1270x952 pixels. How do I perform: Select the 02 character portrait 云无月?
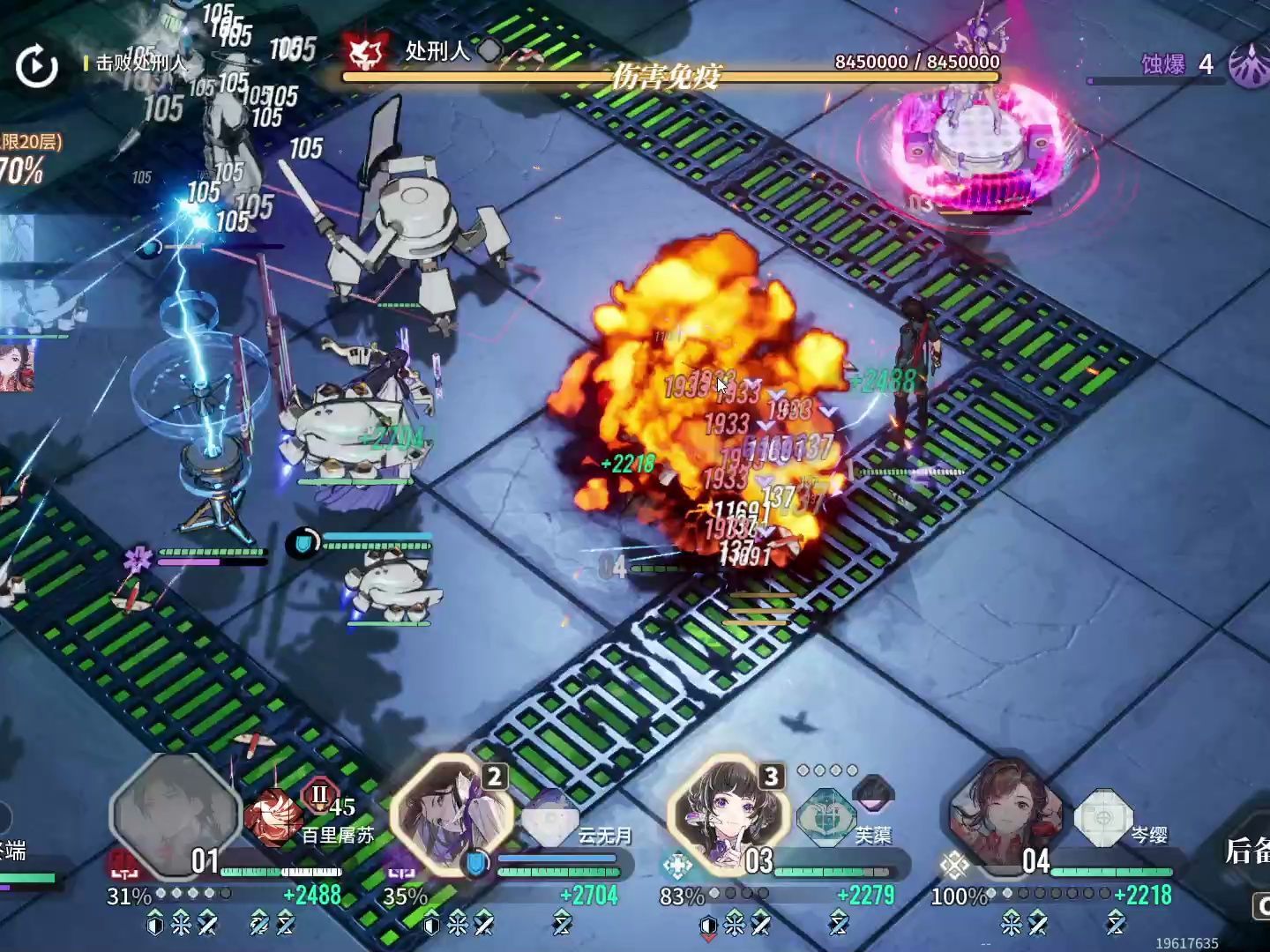pyautogui.click(x=452, y=814)
